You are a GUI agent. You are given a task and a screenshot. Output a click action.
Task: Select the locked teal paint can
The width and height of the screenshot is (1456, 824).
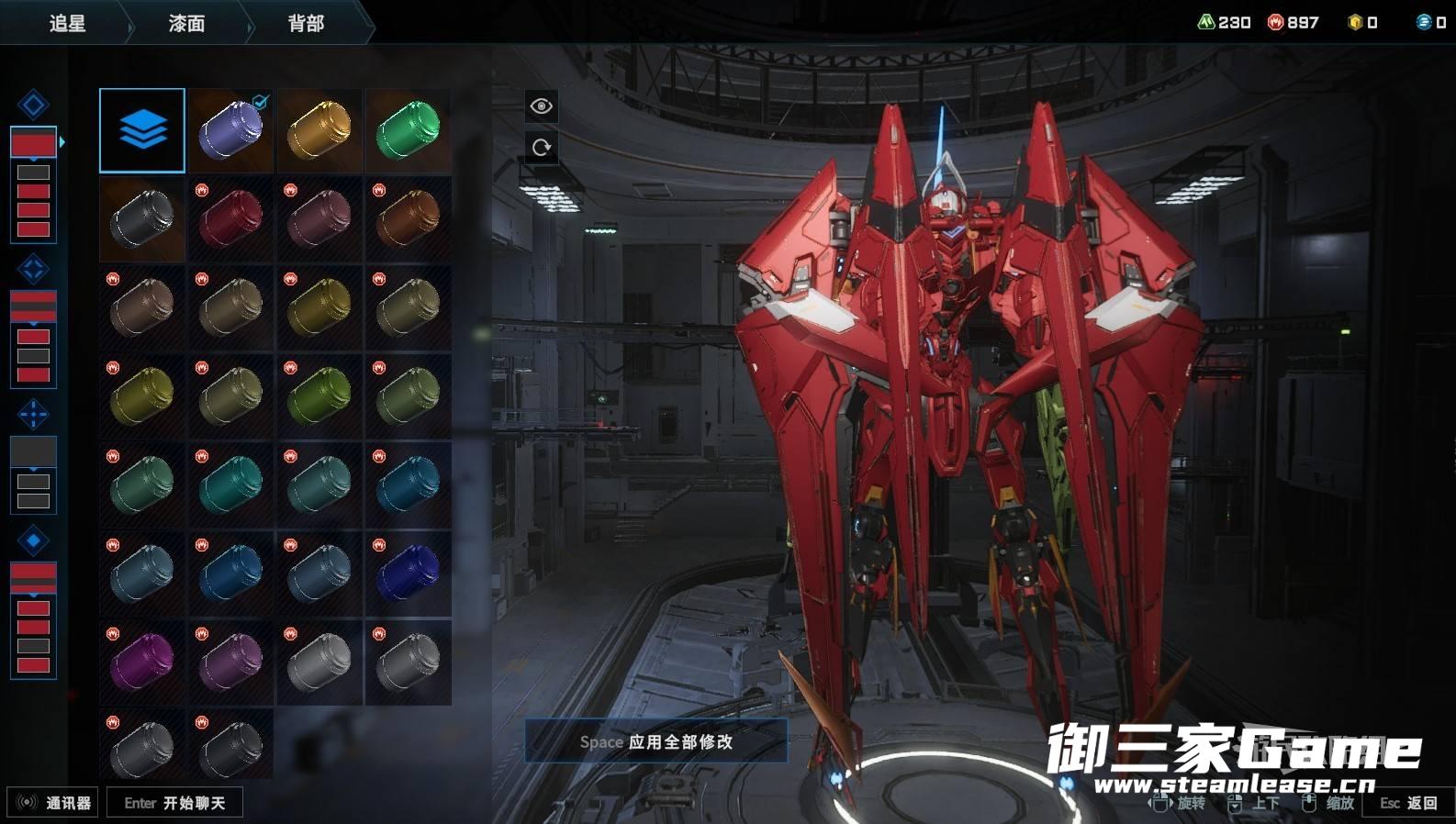[230, 484]
